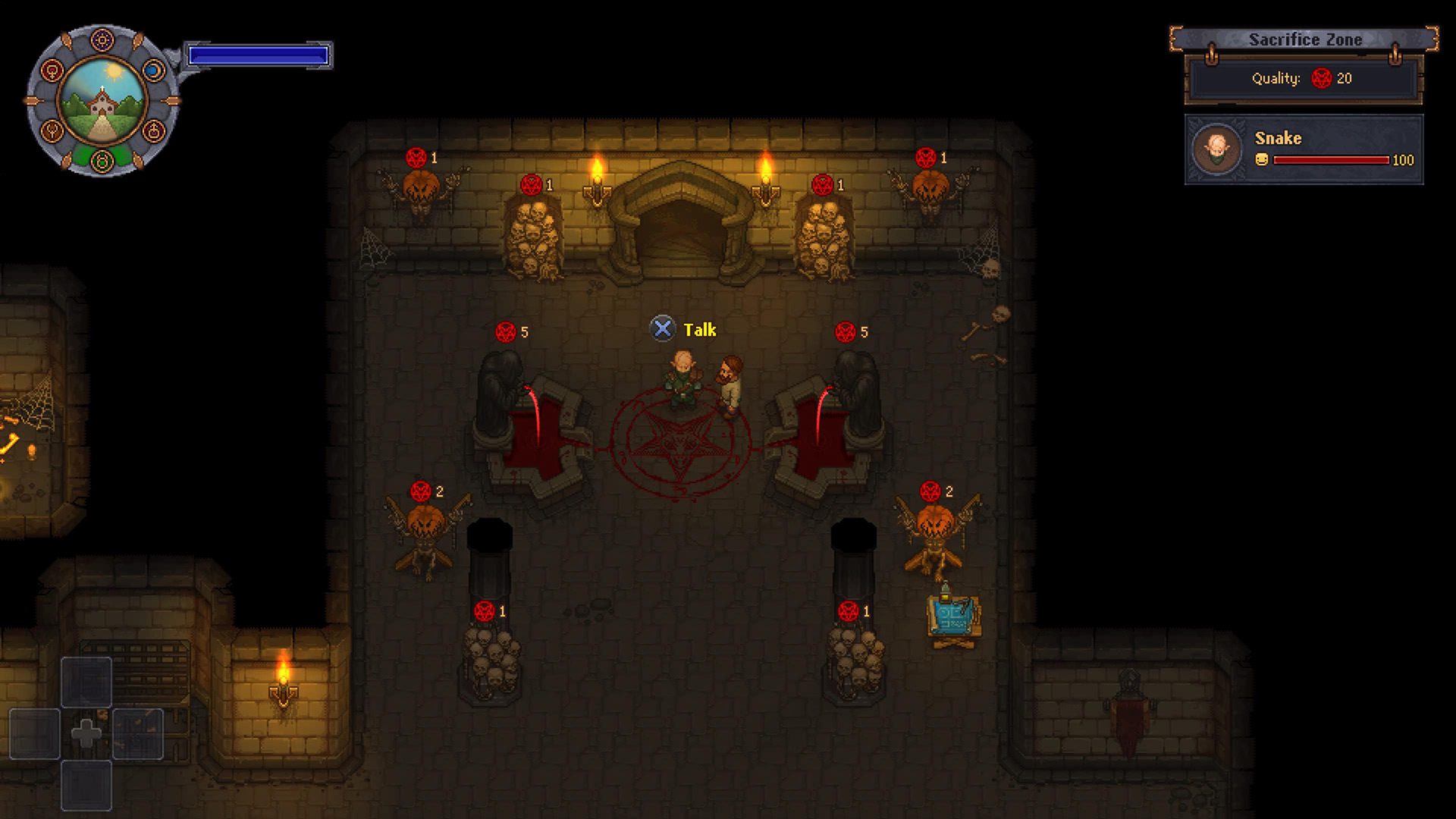Screen dimensions: 1456x819
Task: Click Snake's red friendship bar
Action: click(x=1331, y=159)
